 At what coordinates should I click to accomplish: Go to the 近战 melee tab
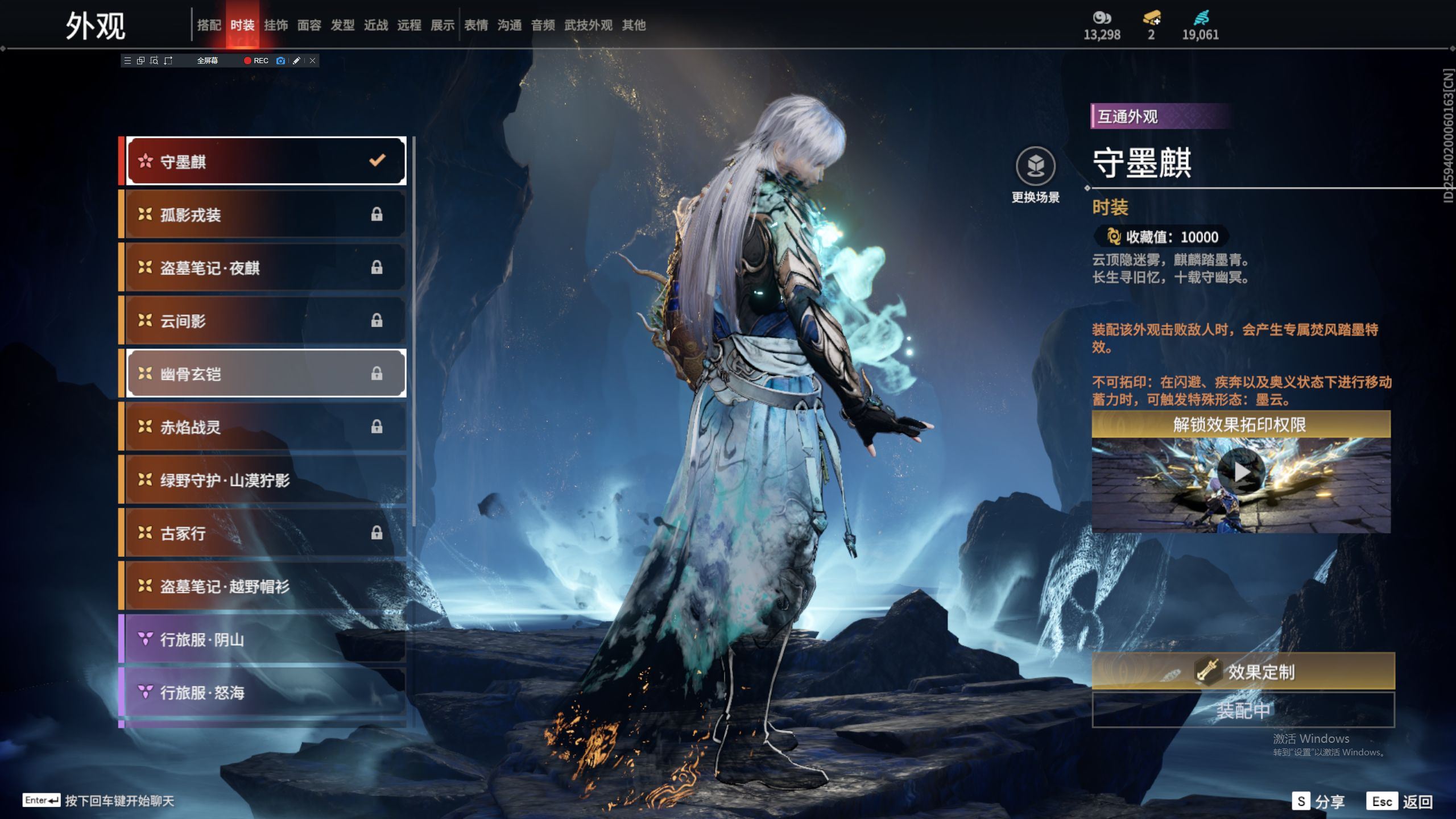pyautogui.click(x=376, y=25)
